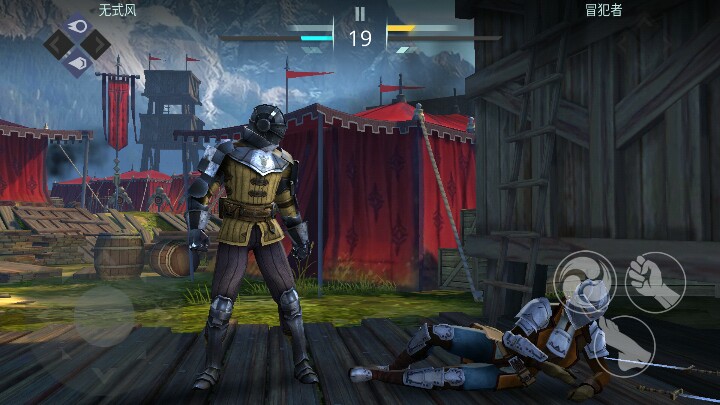Perform a kick with the foot button

pyautogui.click(x=626, y=345)
